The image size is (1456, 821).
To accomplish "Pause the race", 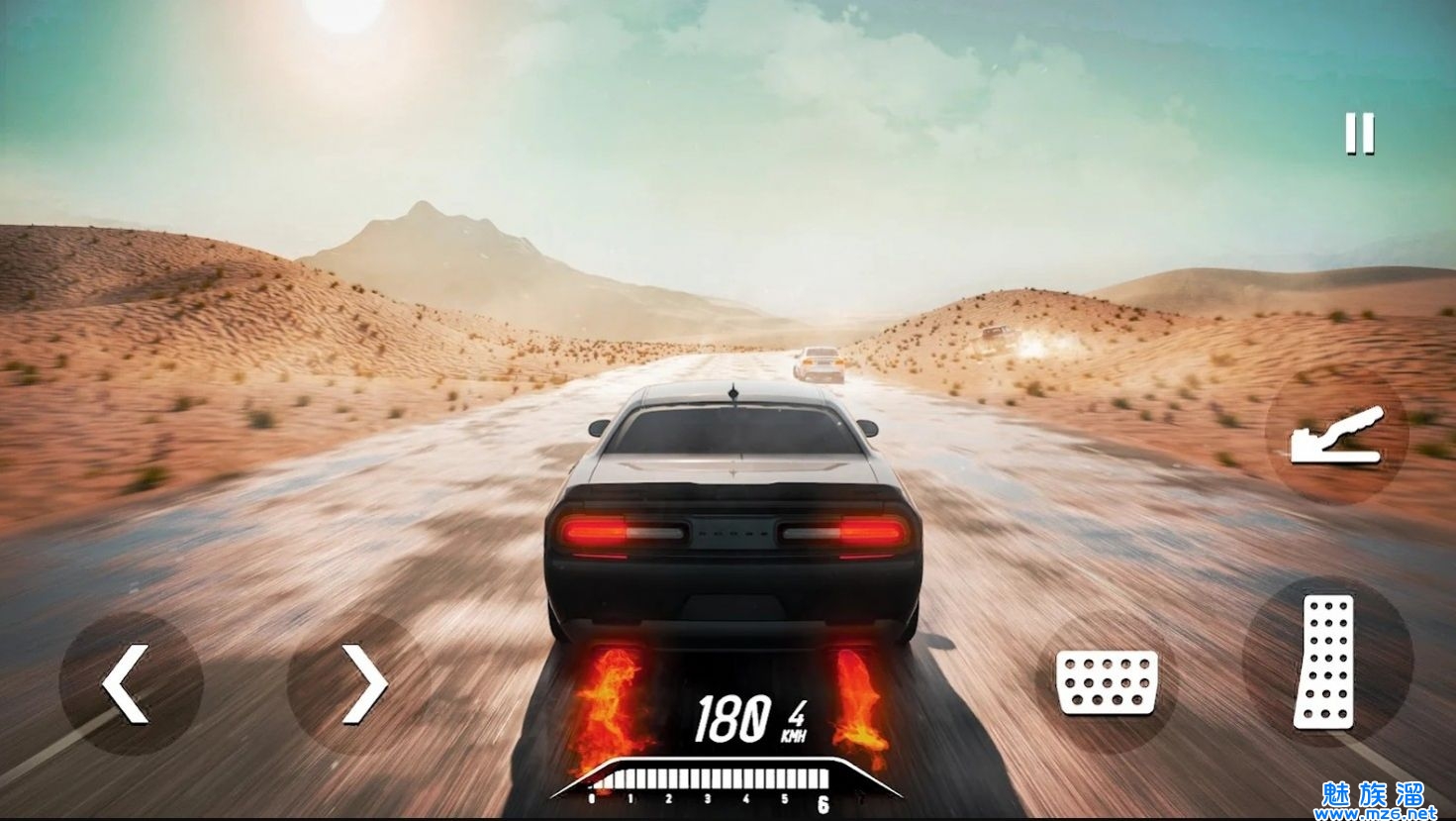I will click(x=1360, y=134).
